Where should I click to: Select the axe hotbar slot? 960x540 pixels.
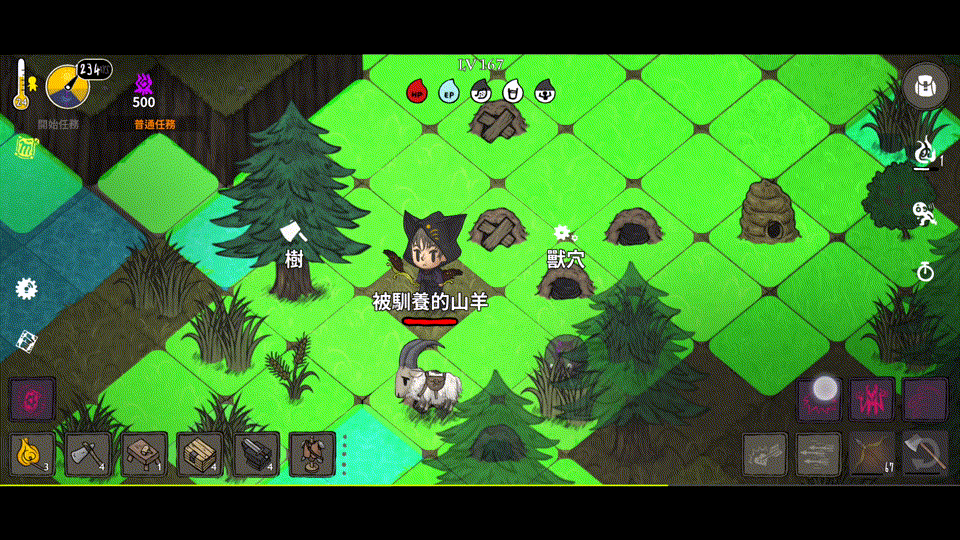(x=88, y=455)
